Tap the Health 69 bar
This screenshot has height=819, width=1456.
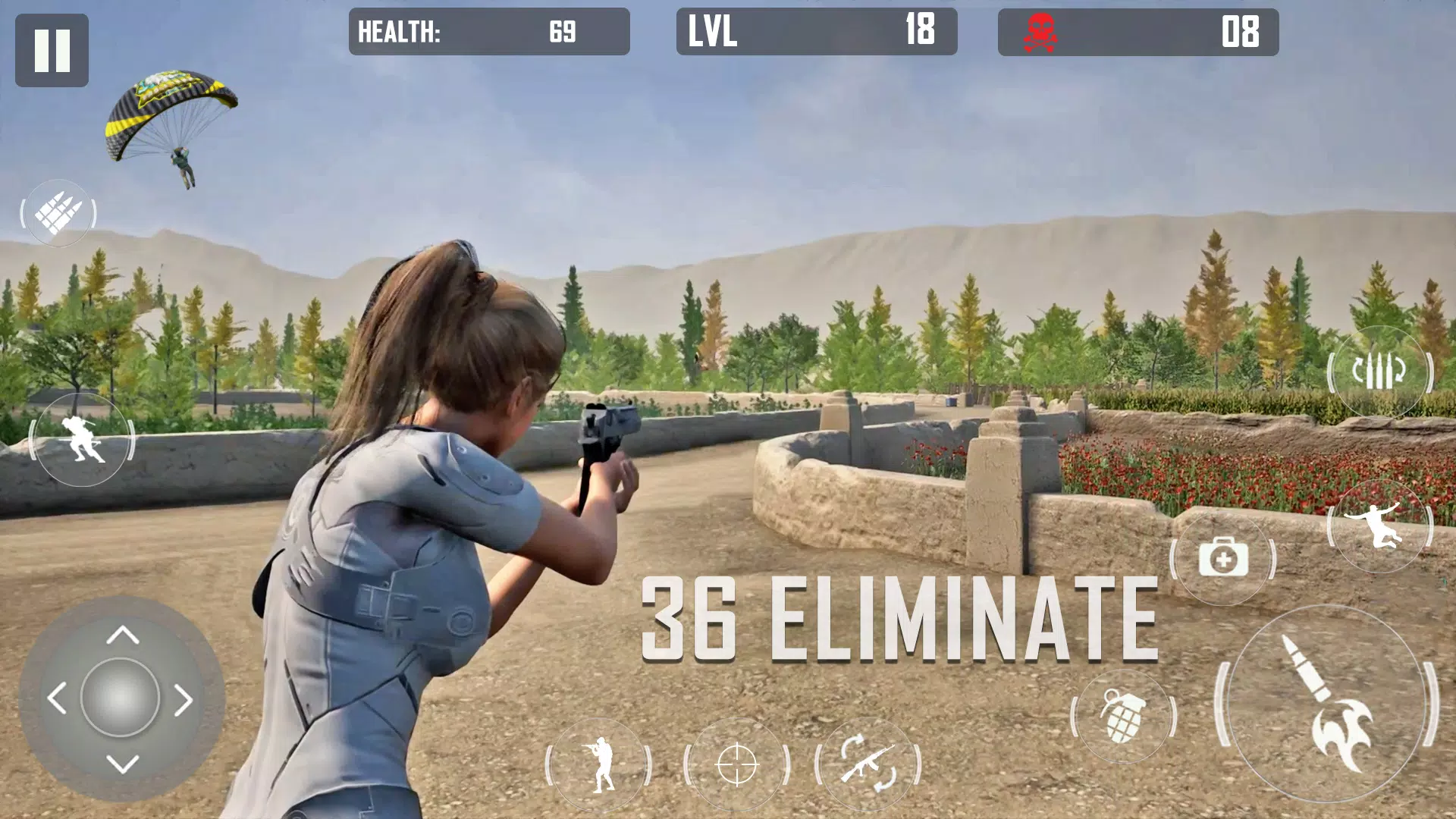click(x=489, y=33)
